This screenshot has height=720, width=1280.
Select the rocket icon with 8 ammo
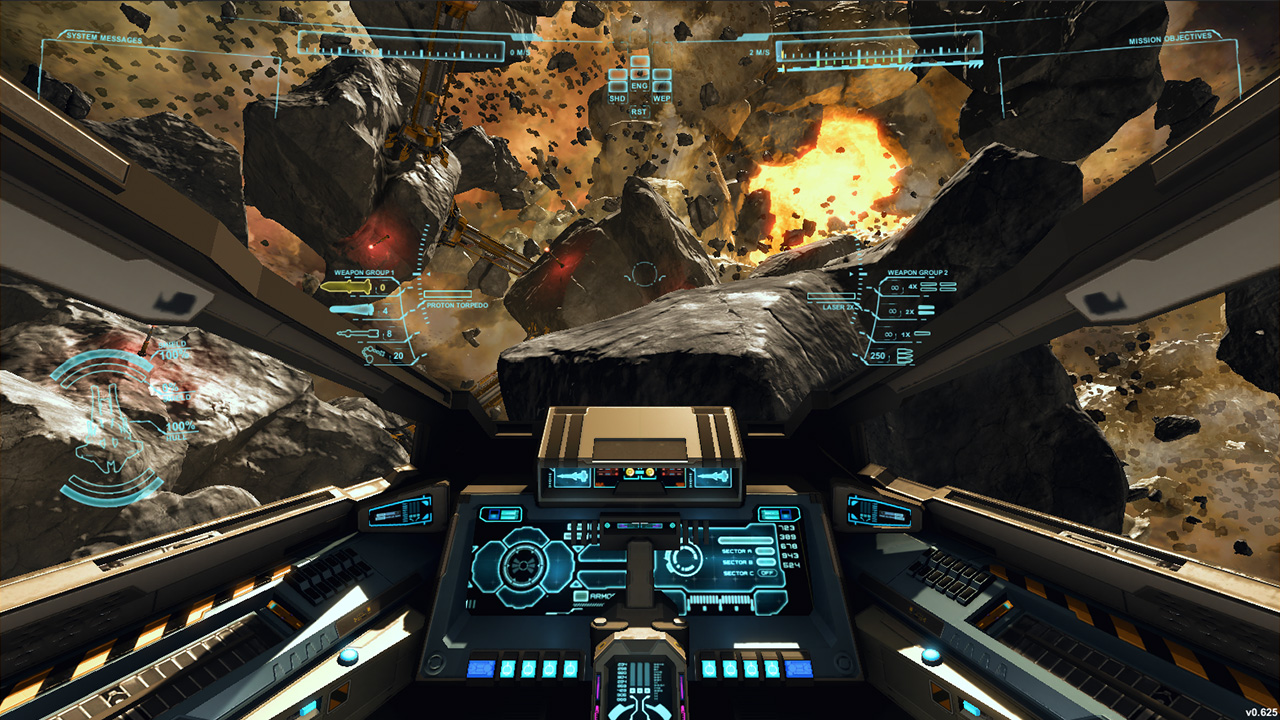pos(357,334)
